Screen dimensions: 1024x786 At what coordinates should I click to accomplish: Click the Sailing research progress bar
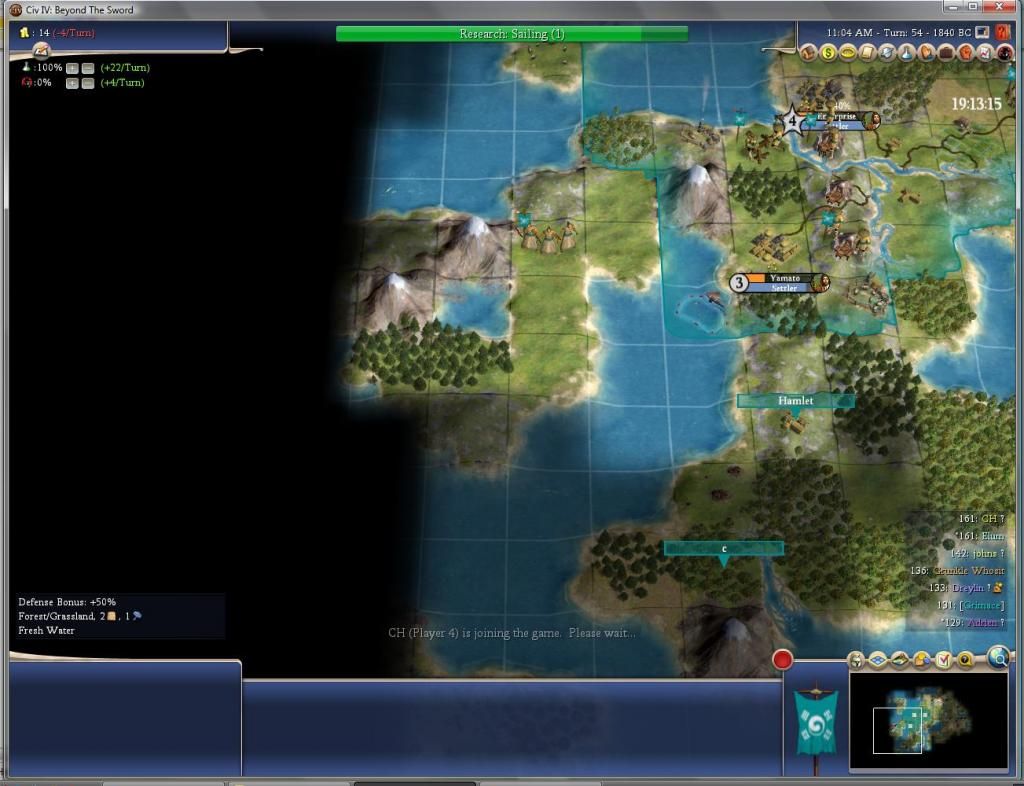511,34
